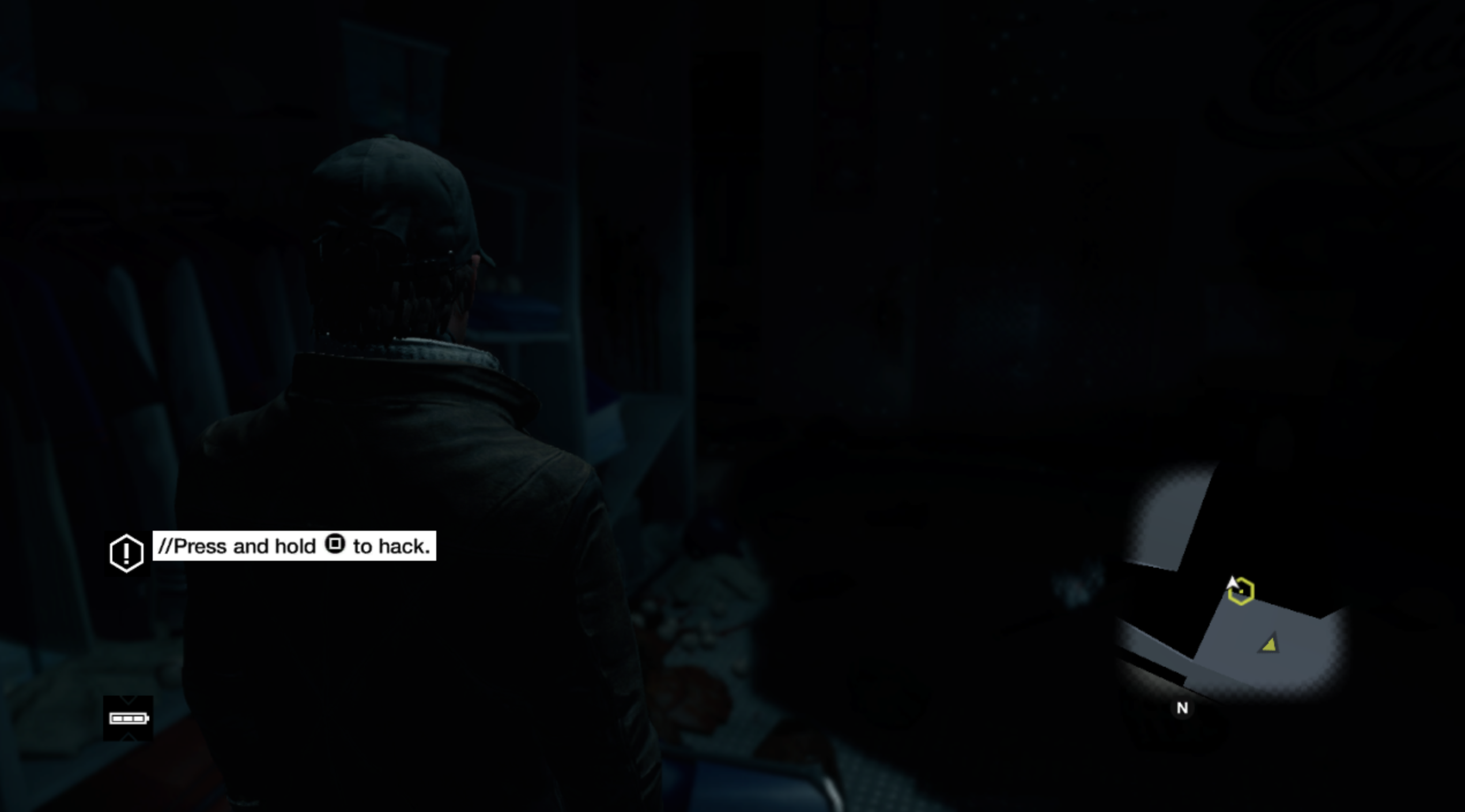Toggle the down chevron below the battery gauge
The width and height of the screenshot is (1465, 812).
pos(127,737)
